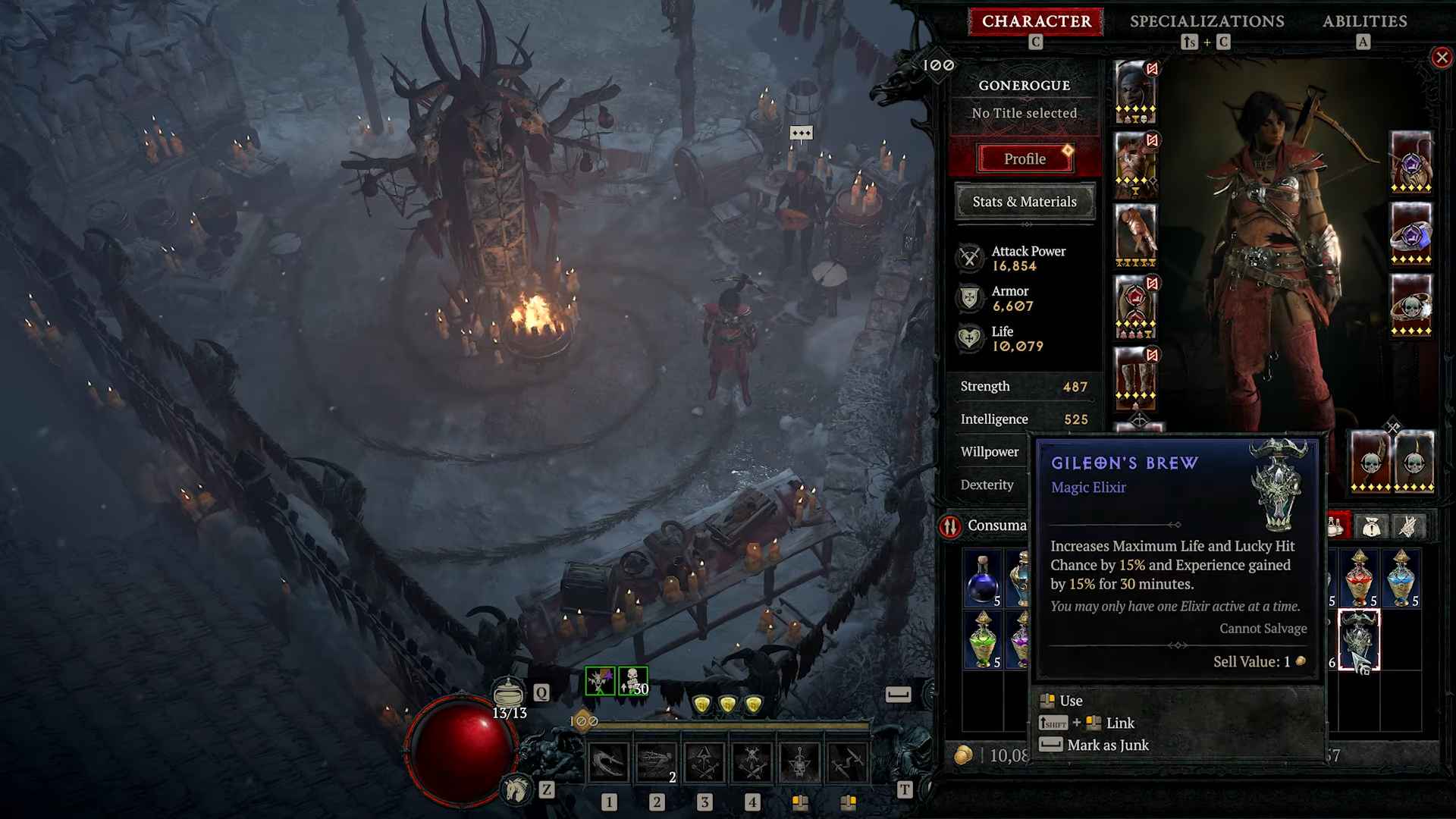
Task: Select the equipped boots slot
Action: [1134, 375]
